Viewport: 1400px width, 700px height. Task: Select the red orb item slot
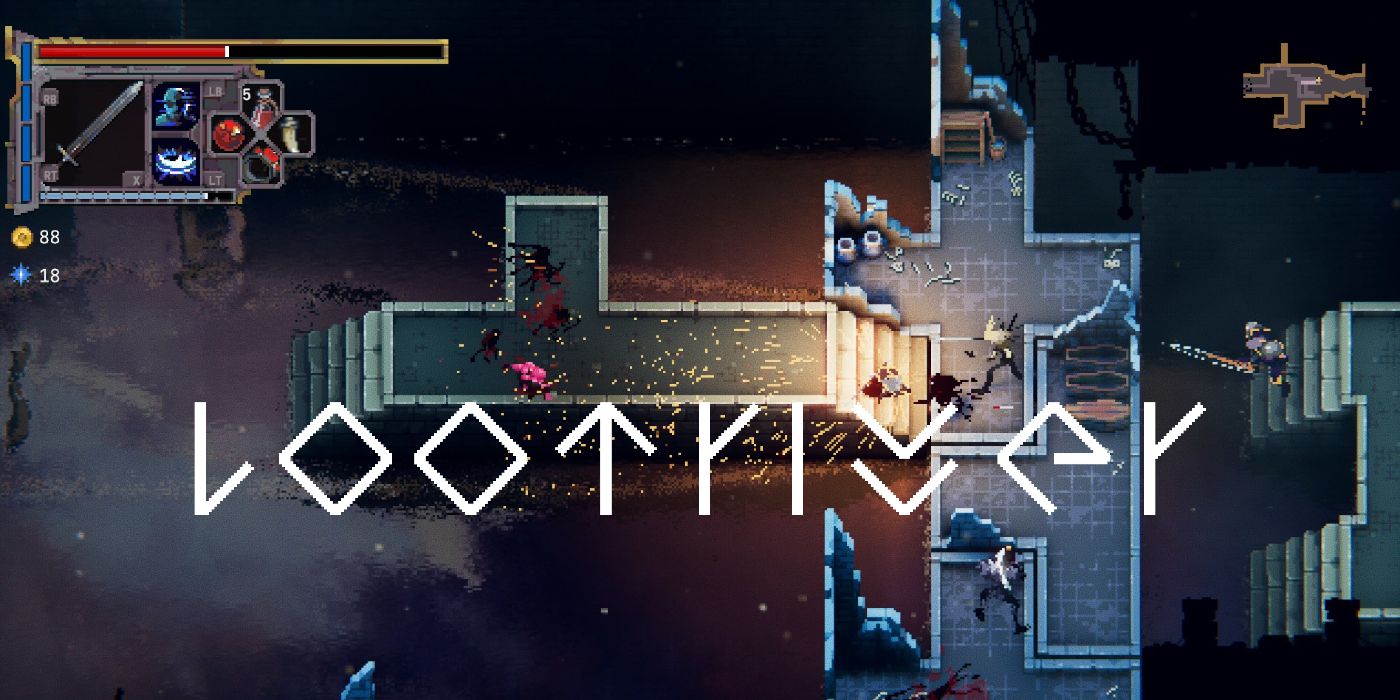coord(229,133)
